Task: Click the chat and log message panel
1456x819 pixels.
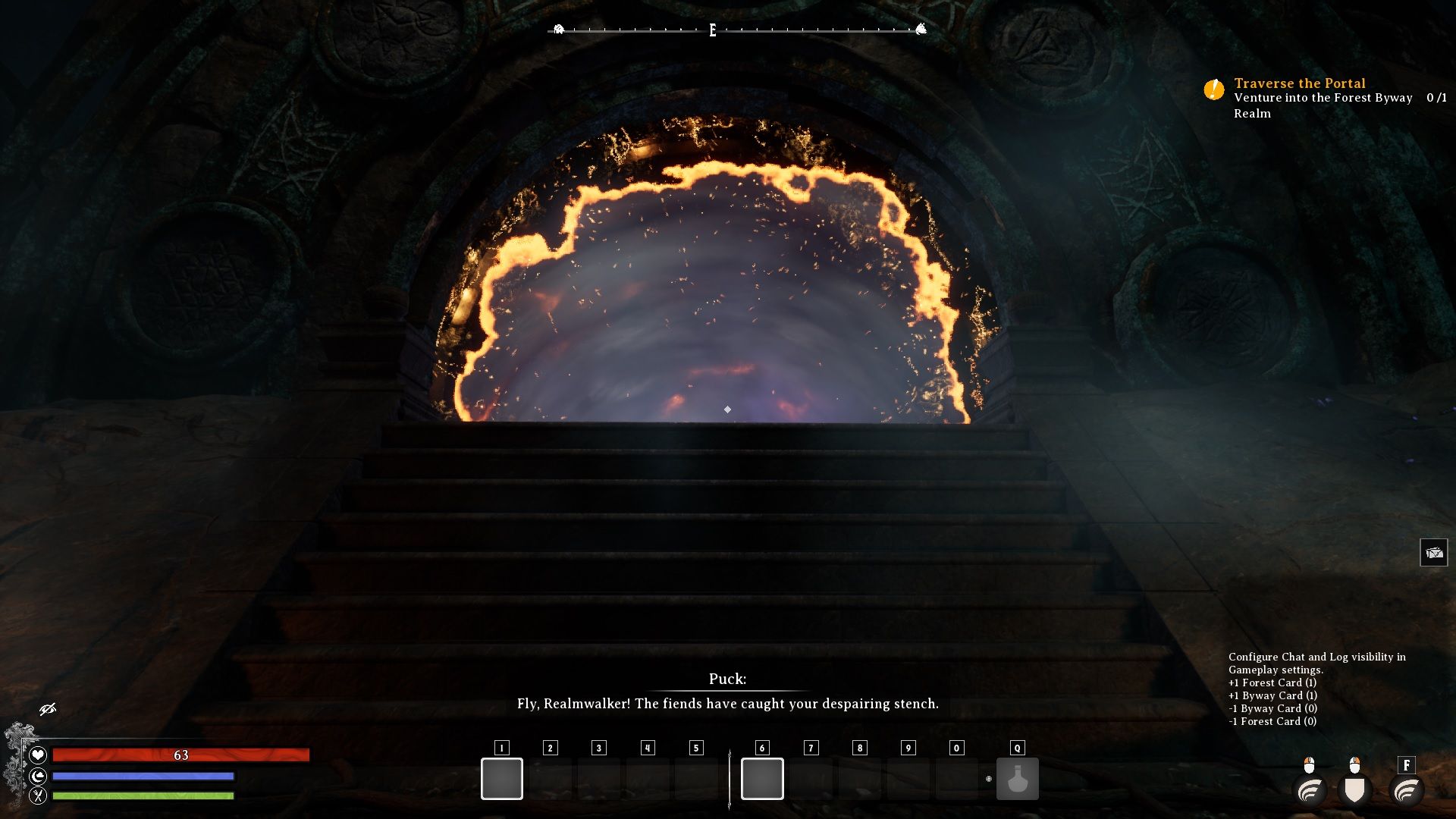Action: [1316, 689]
